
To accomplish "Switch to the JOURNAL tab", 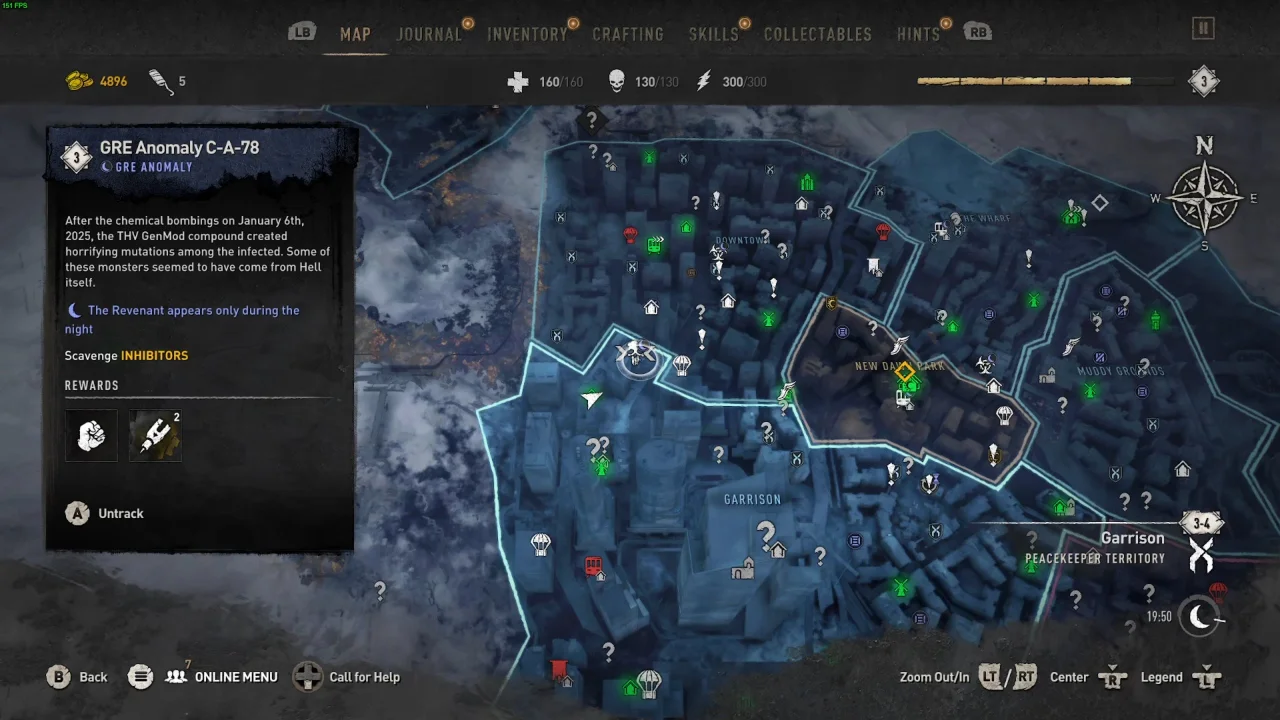I will coord(430,33).
